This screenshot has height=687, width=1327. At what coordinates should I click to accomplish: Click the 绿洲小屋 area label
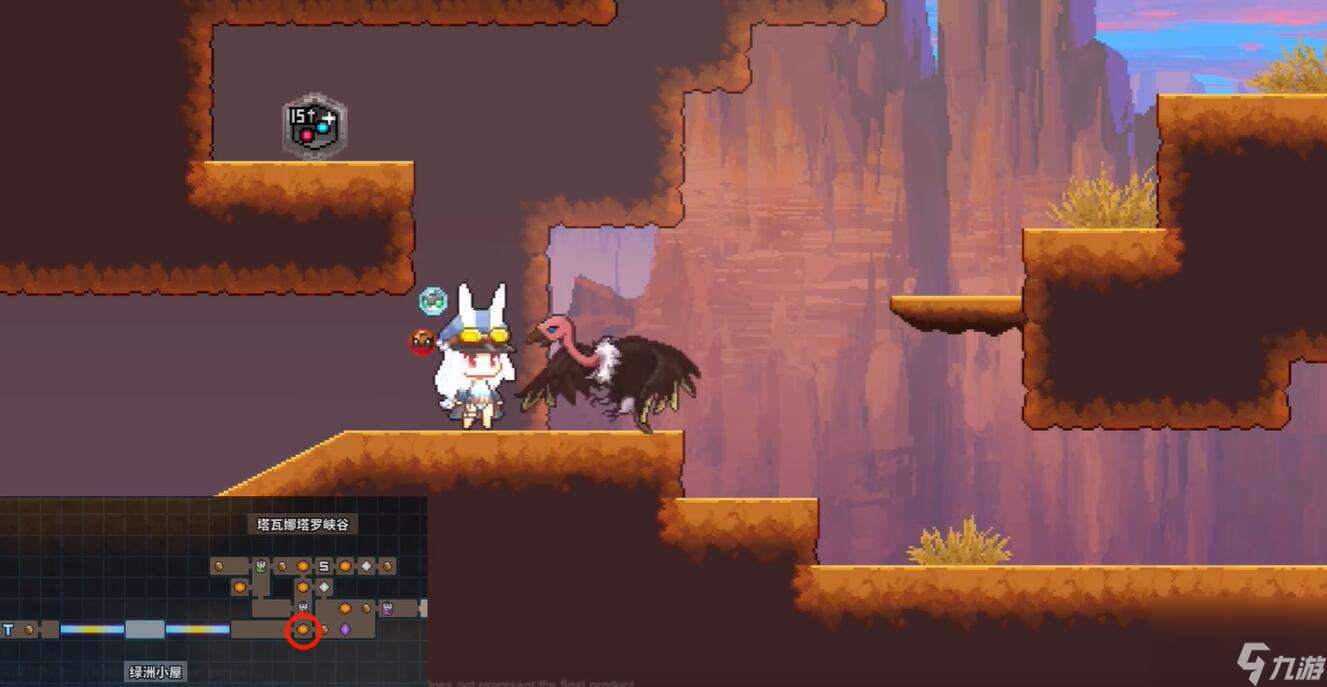pyautogui.click(x=156, y=672)
